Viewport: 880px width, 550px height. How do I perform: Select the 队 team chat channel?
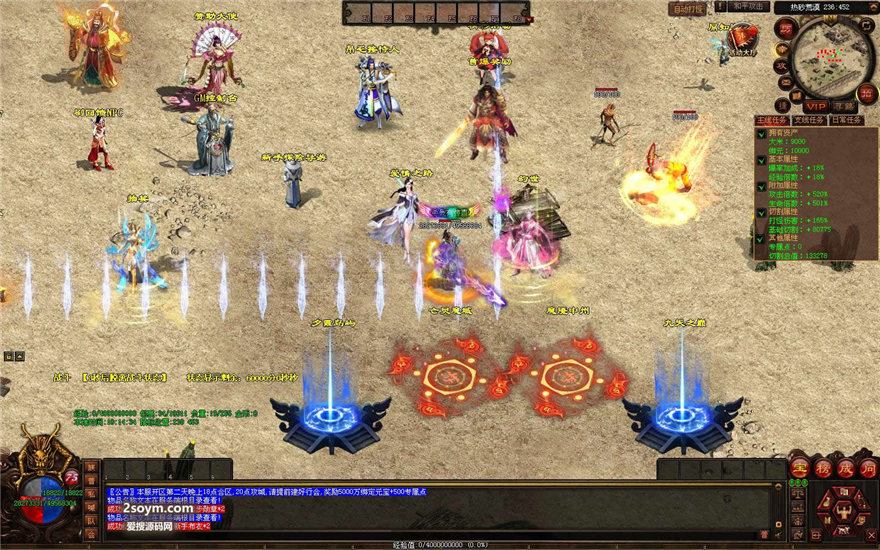(90, 519)
